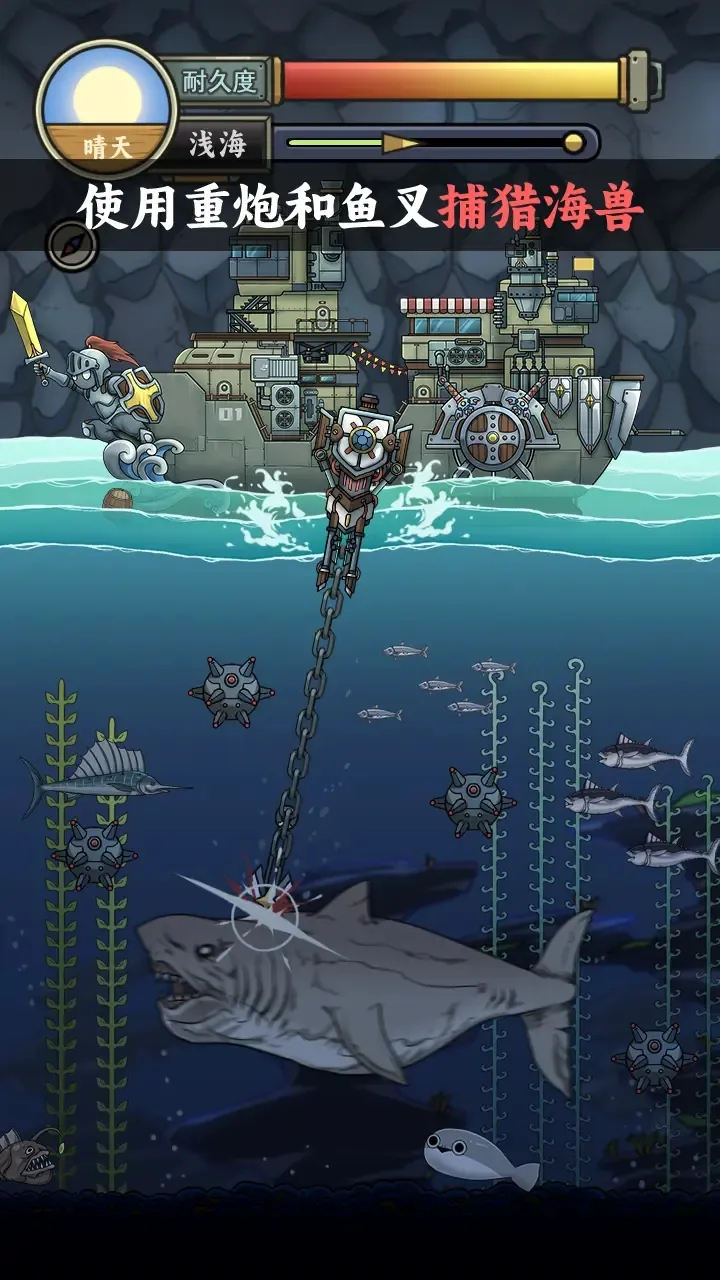Select the 浅海 depth label
Screen dimensions: 720x1280
(217, 144)
